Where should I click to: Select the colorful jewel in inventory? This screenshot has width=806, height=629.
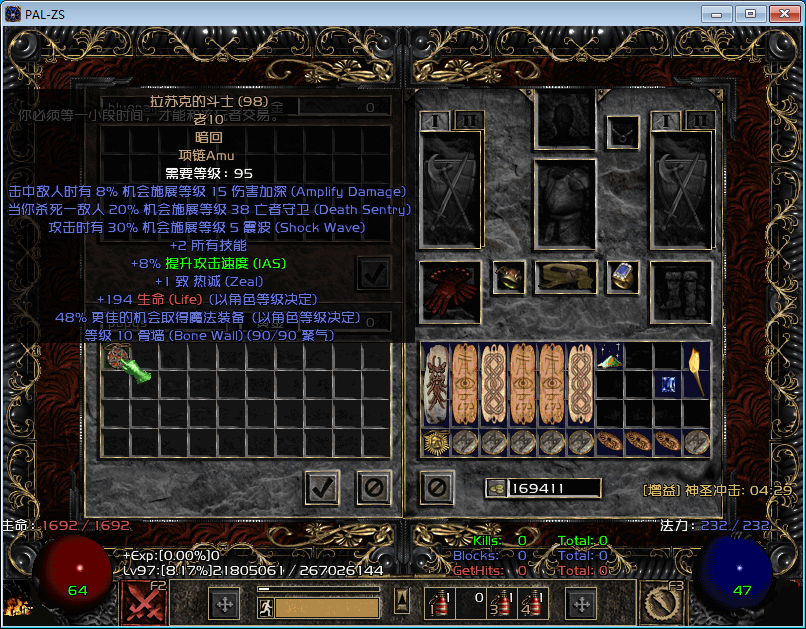pyautogui.click(x=610, y=356)
